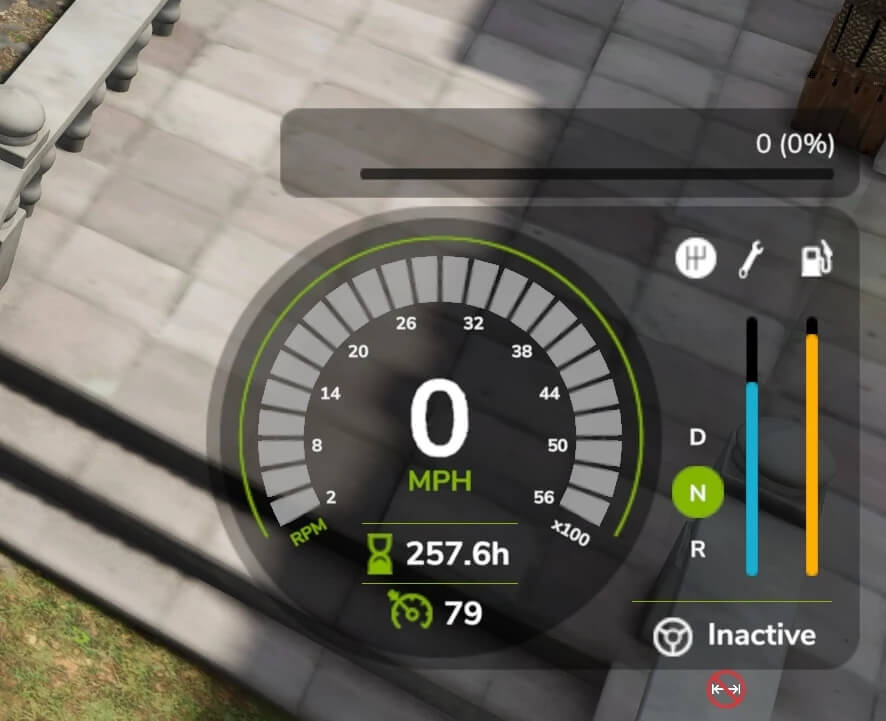Select the fuel pump icon
886x721 pixels.
816,260
